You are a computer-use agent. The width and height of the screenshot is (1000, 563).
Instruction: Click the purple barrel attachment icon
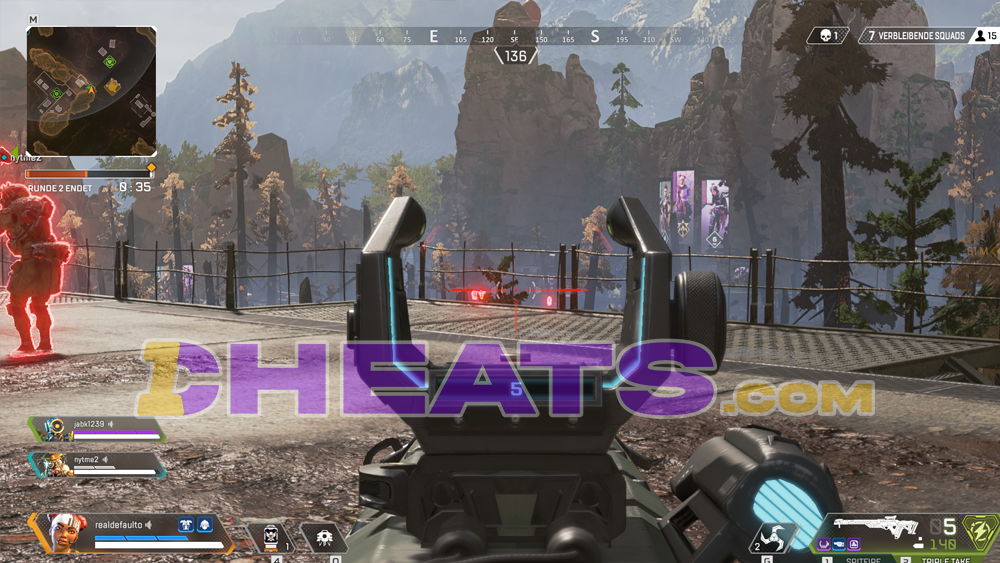pyautogui.click(x=825, y=545)
